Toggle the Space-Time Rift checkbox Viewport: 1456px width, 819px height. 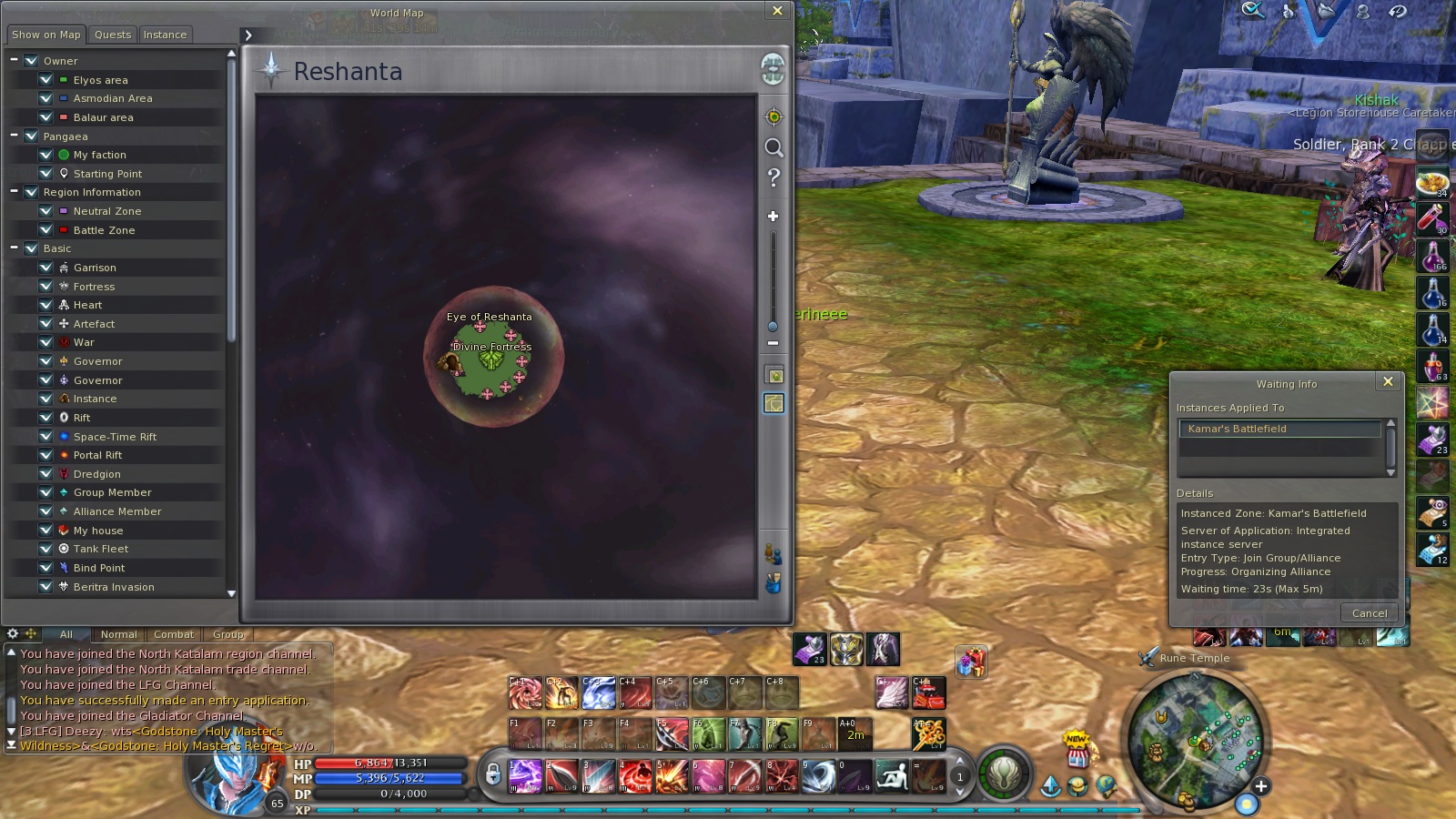pos(45,437)
